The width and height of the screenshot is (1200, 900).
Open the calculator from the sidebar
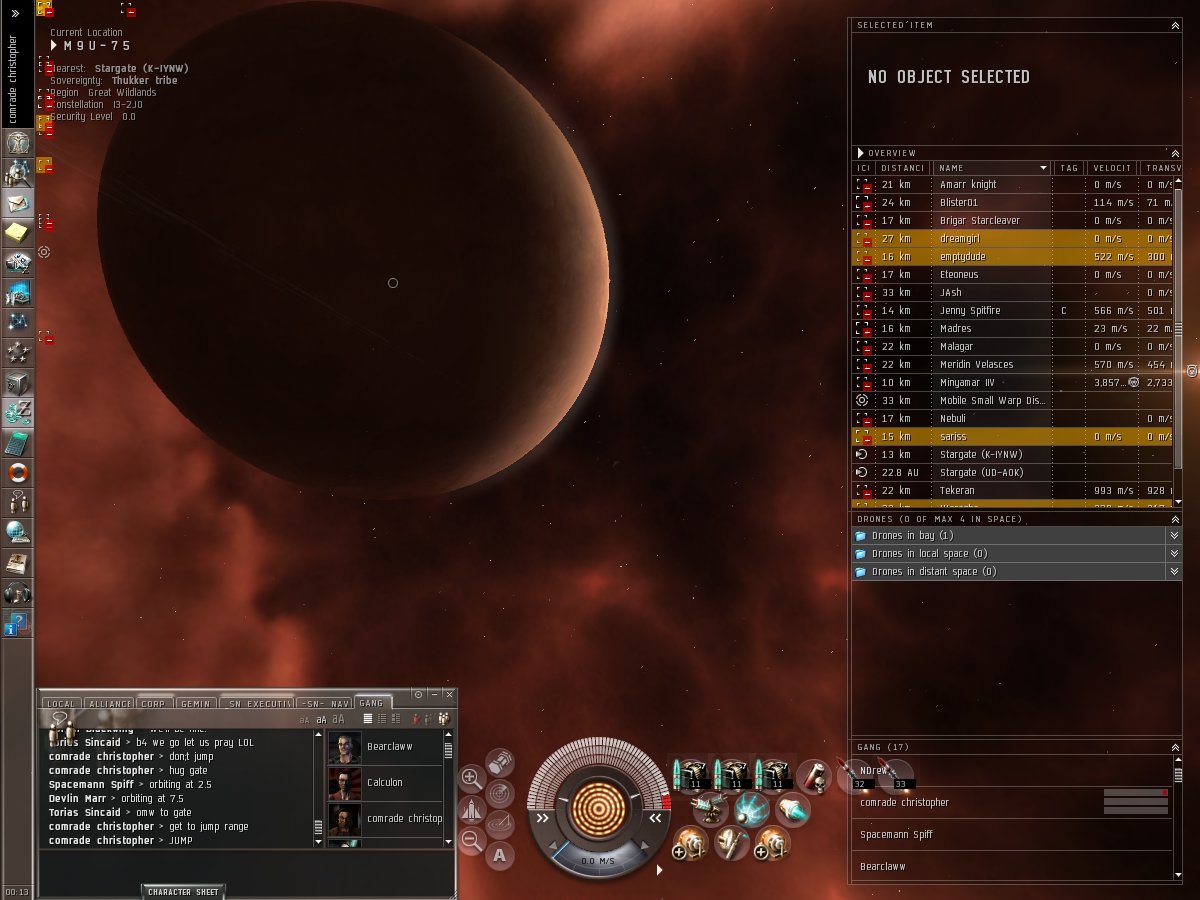(x=17, y=443)
